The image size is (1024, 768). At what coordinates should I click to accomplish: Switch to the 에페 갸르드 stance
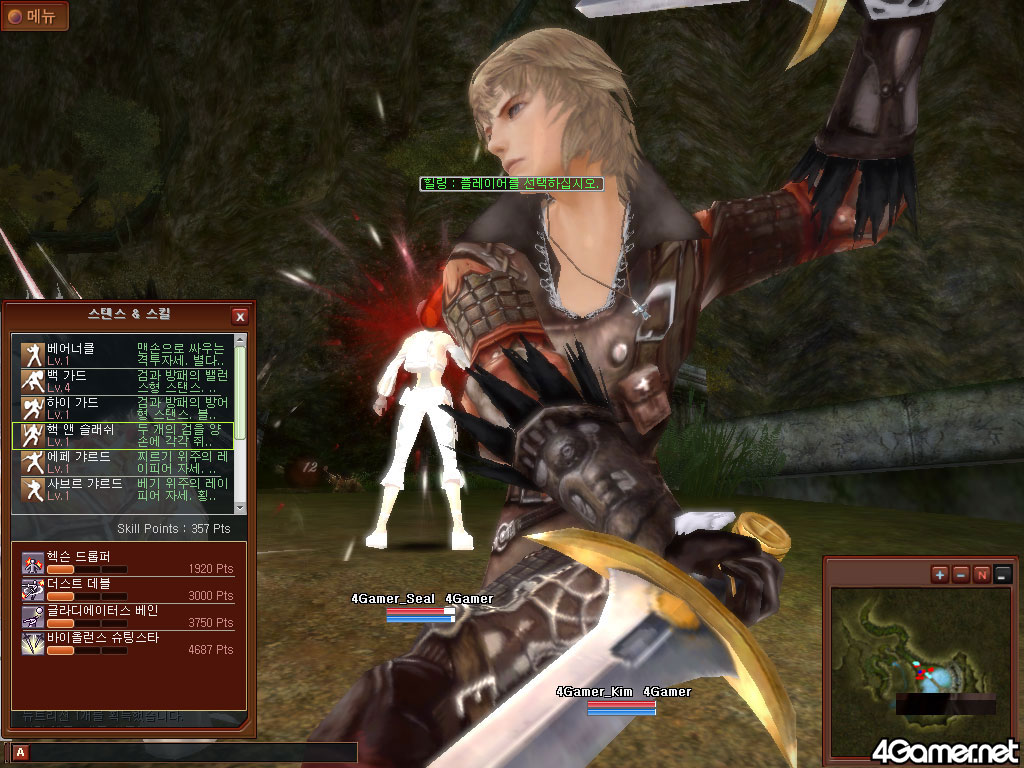tap(123, 462)
